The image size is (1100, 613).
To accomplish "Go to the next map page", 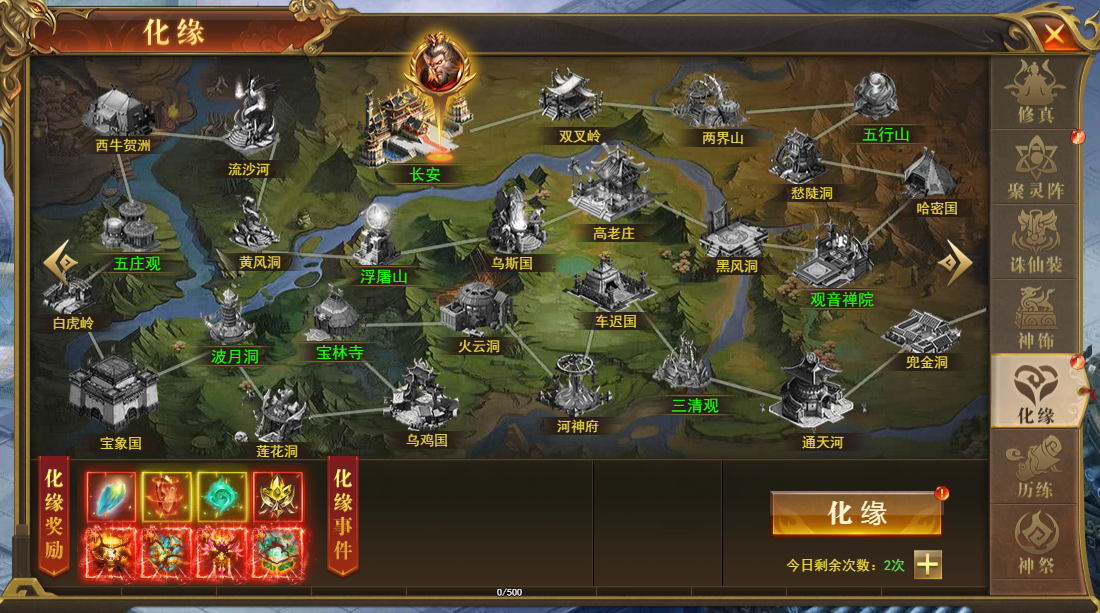I will click(x=958, y=263).
